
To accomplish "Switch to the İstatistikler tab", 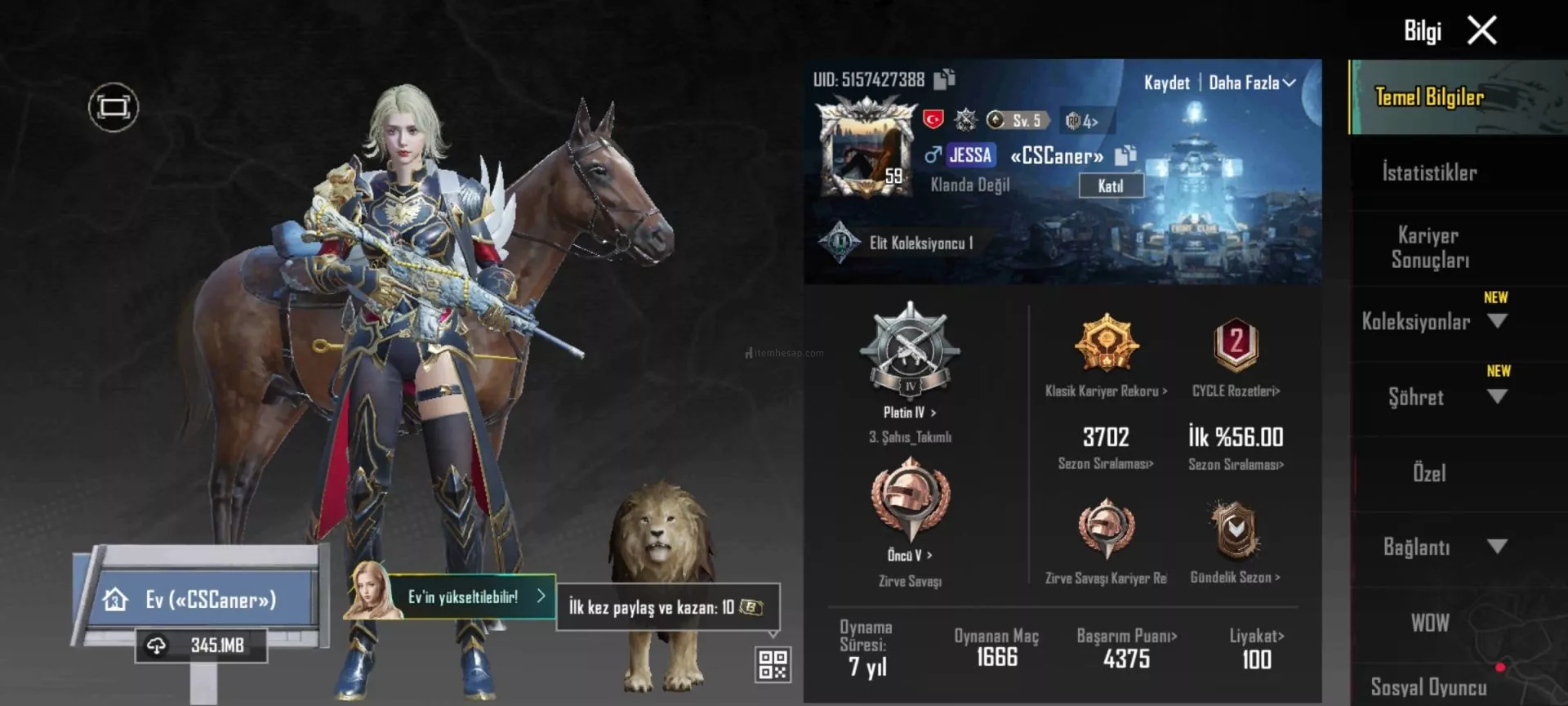I will 1429,172.
